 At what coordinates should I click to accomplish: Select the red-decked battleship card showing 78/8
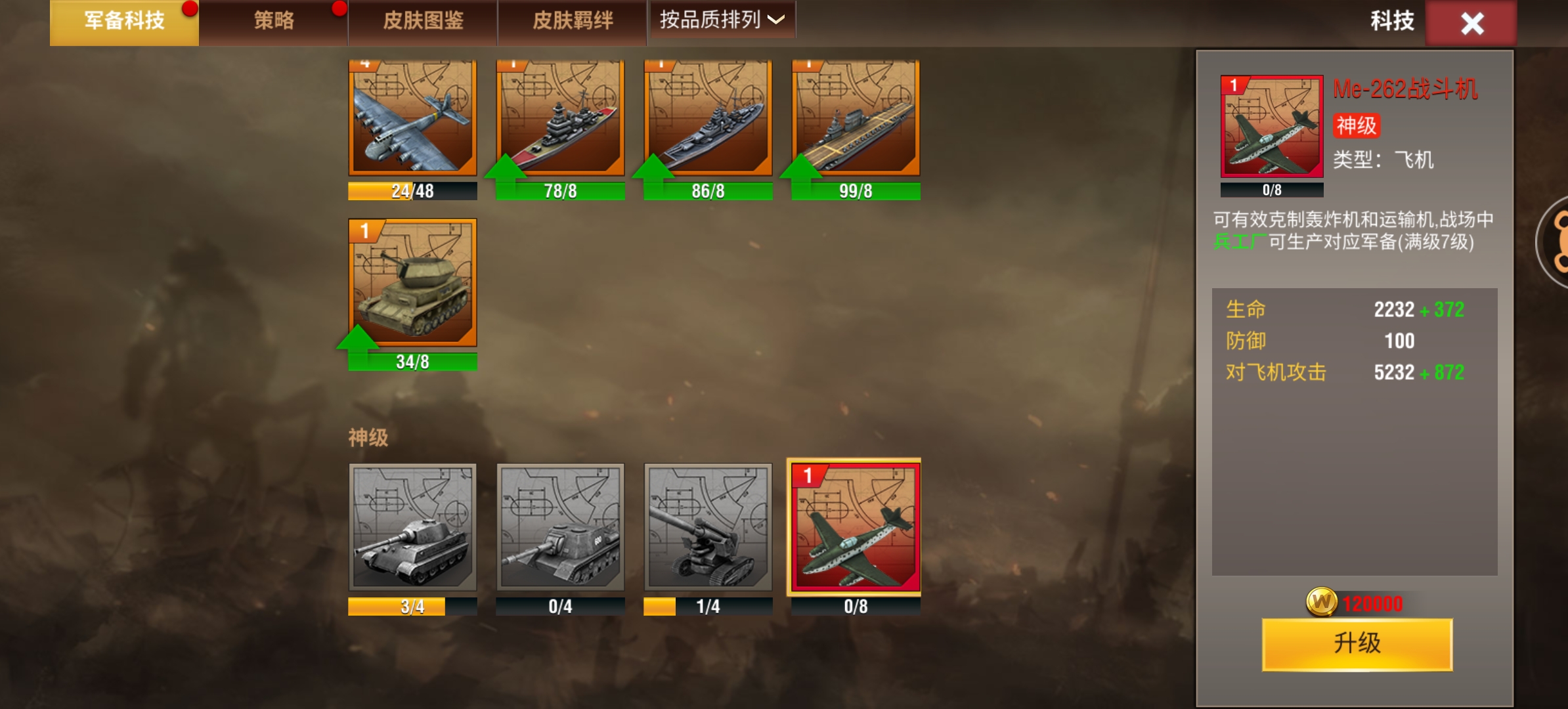(x=560, y=118)
